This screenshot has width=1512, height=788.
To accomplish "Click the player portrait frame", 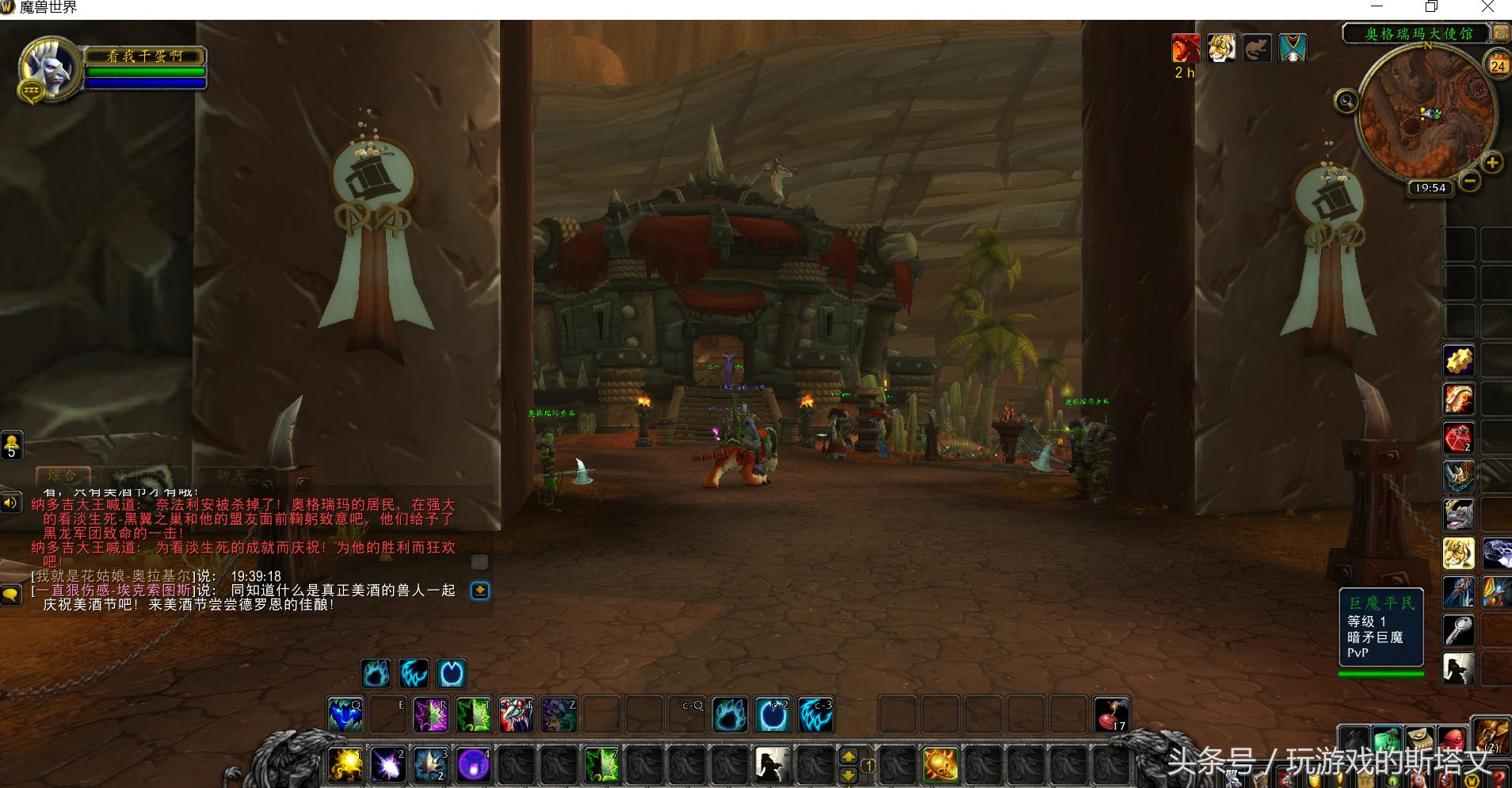I will coord(49,69).
